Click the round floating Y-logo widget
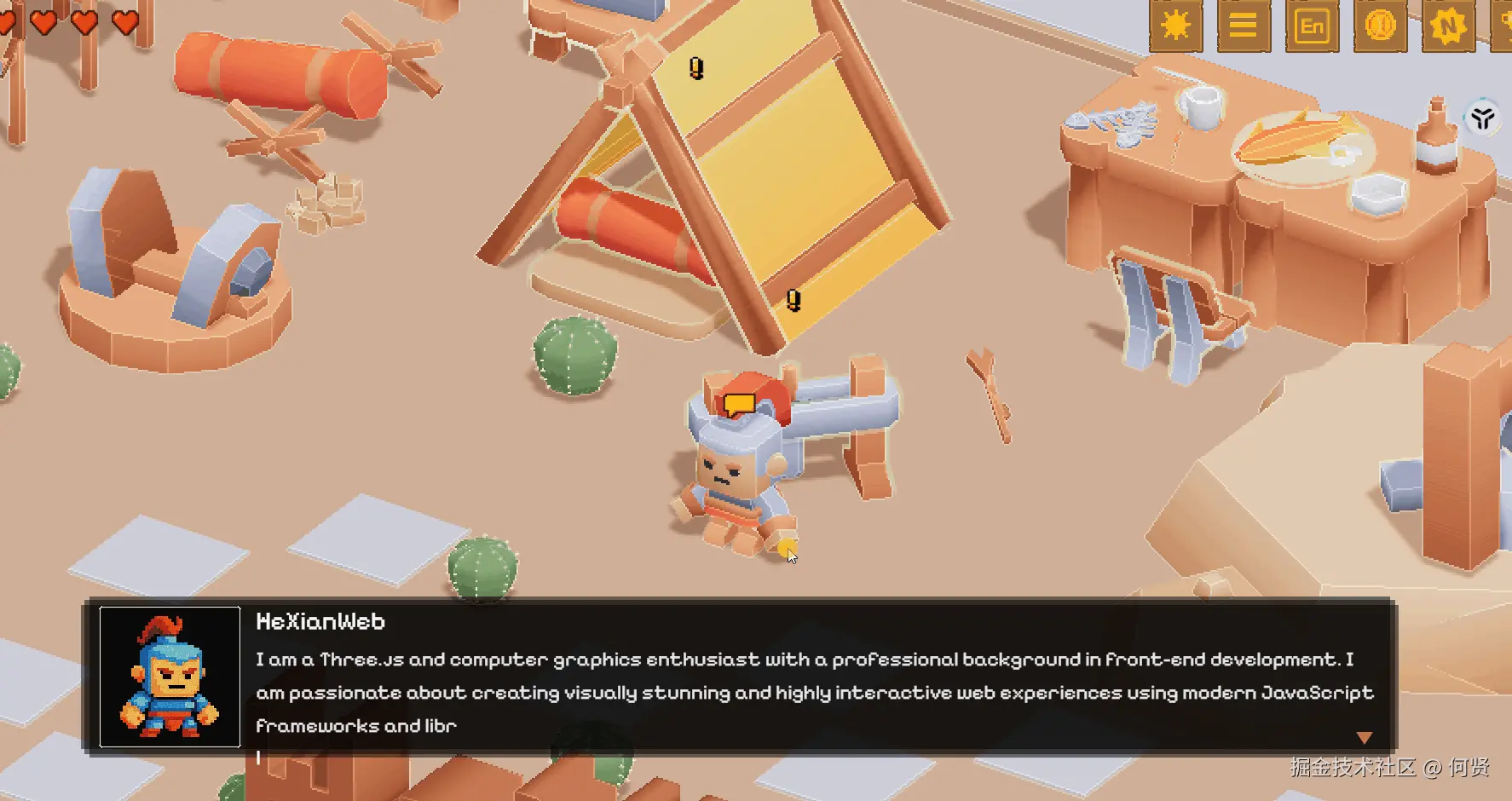Viewport: 1512px width, 801px height. click(1483, 118)
